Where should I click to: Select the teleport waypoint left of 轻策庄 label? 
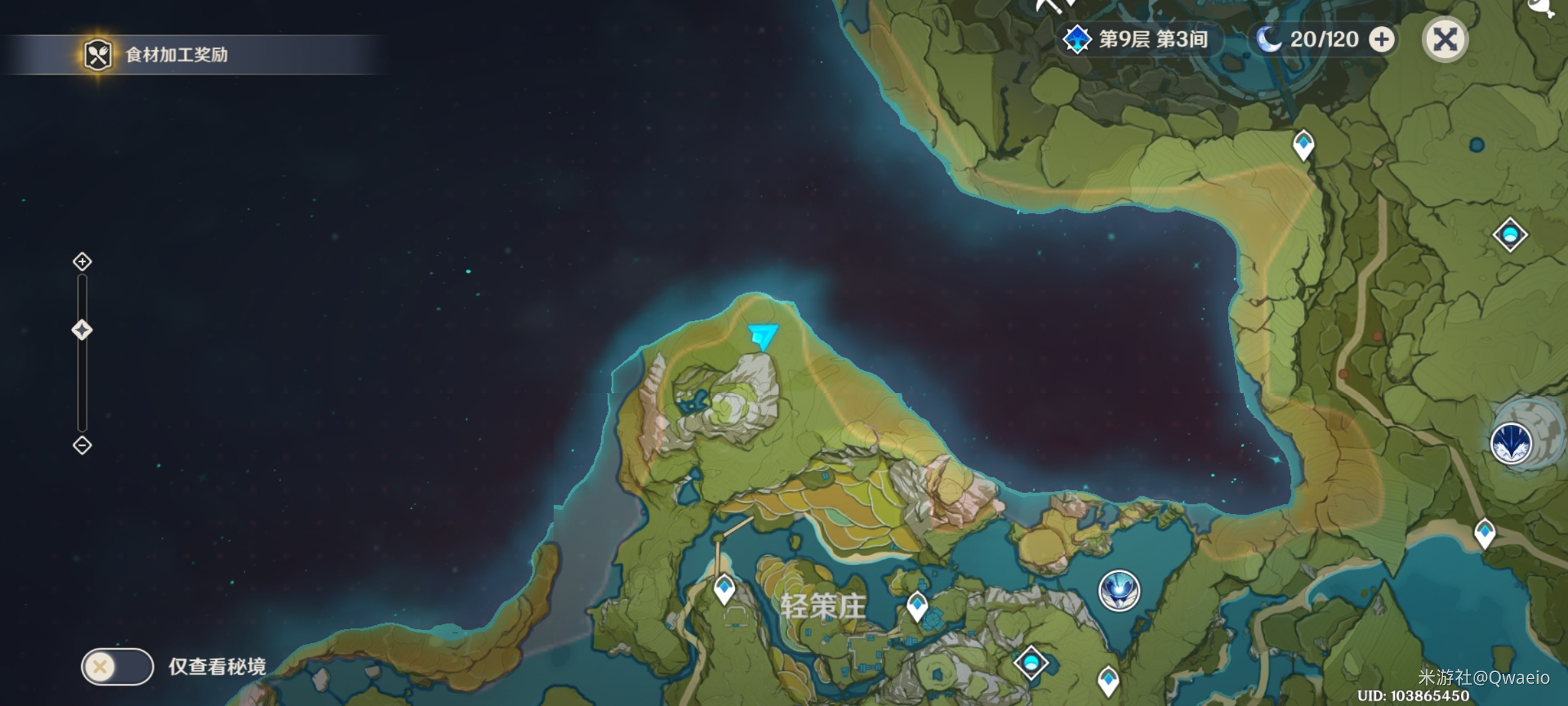click(724, 589)
